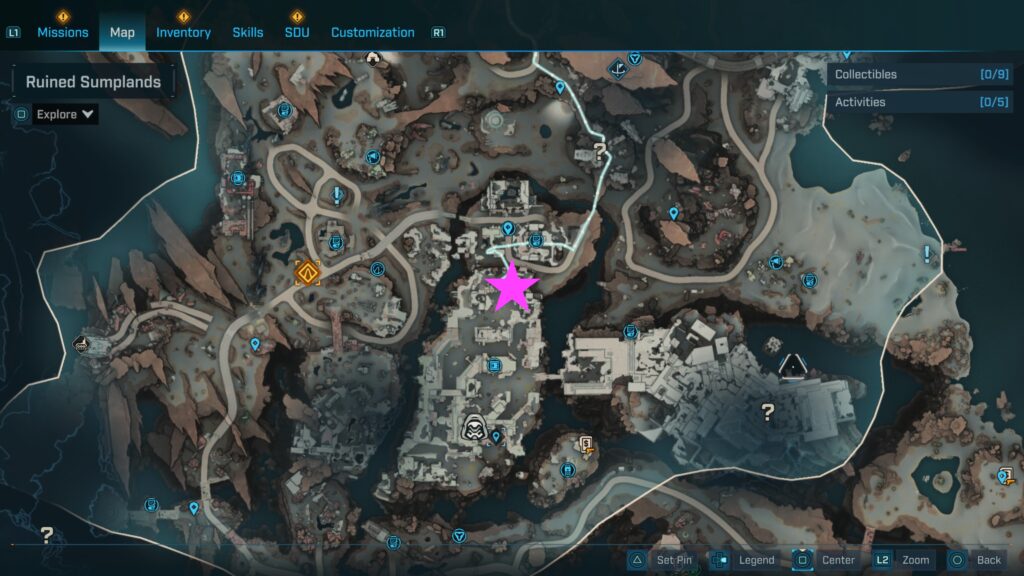The width and height of the screenshot is (1024, 576).
Task: Click the Ruined Sumplands region label
Action: [x=93, y=82]
